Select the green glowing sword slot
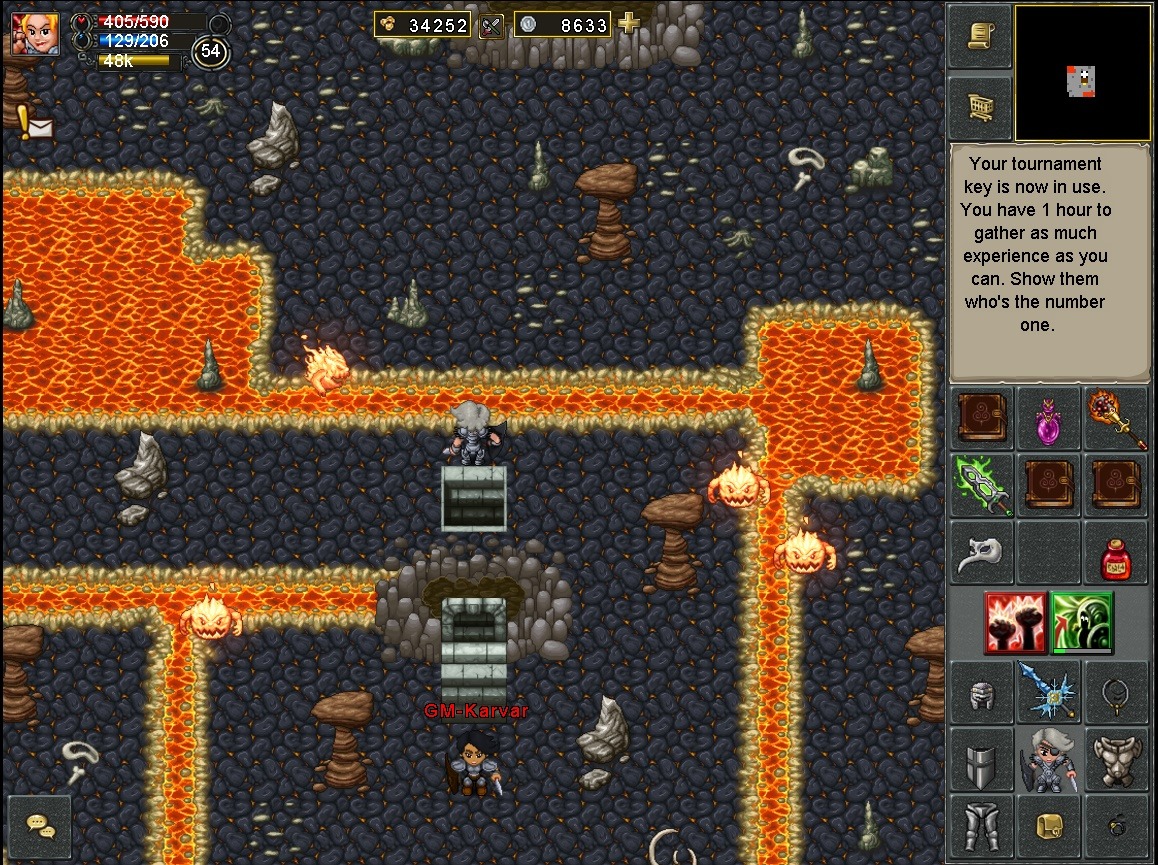This screenshot has height=865, width=1158. [x=981, y=484]
